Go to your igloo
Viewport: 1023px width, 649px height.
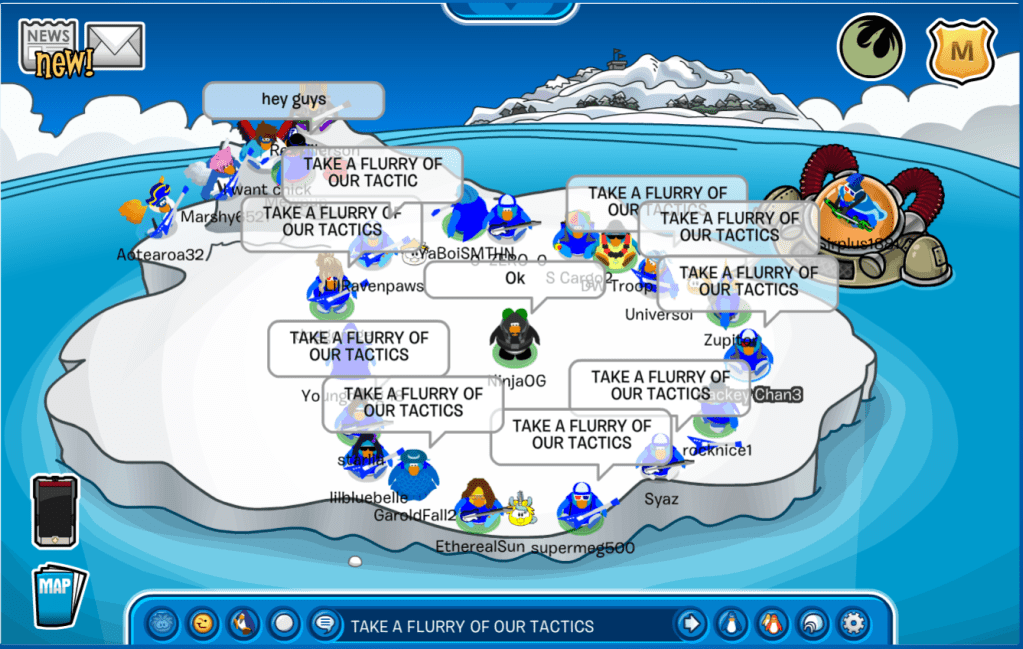pyautogui.click(x=812, y=625)
